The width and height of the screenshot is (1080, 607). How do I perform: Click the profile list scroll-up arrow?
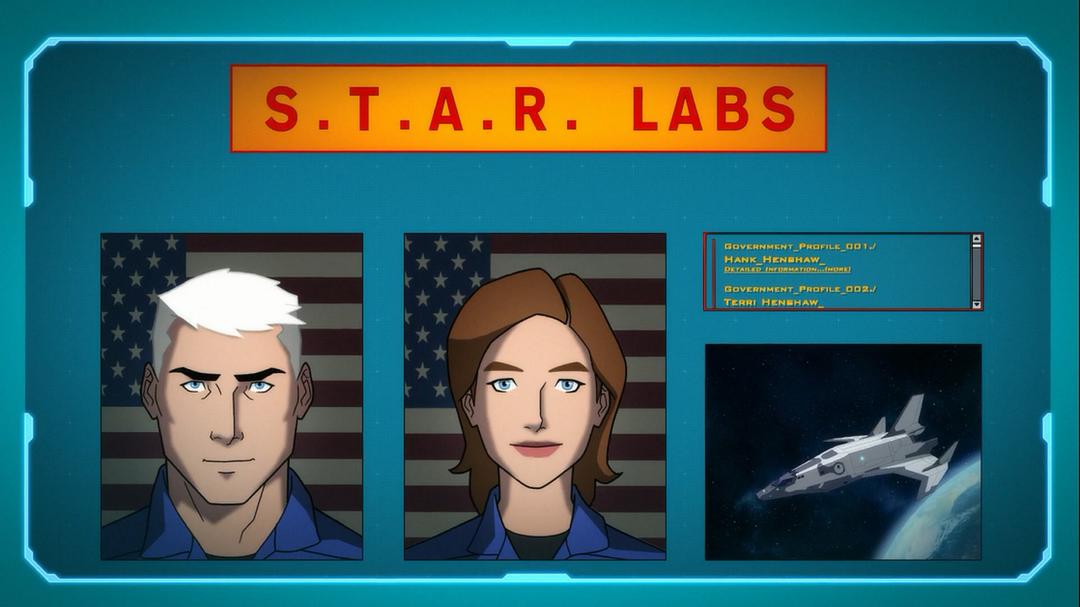[x=976, y=240]
